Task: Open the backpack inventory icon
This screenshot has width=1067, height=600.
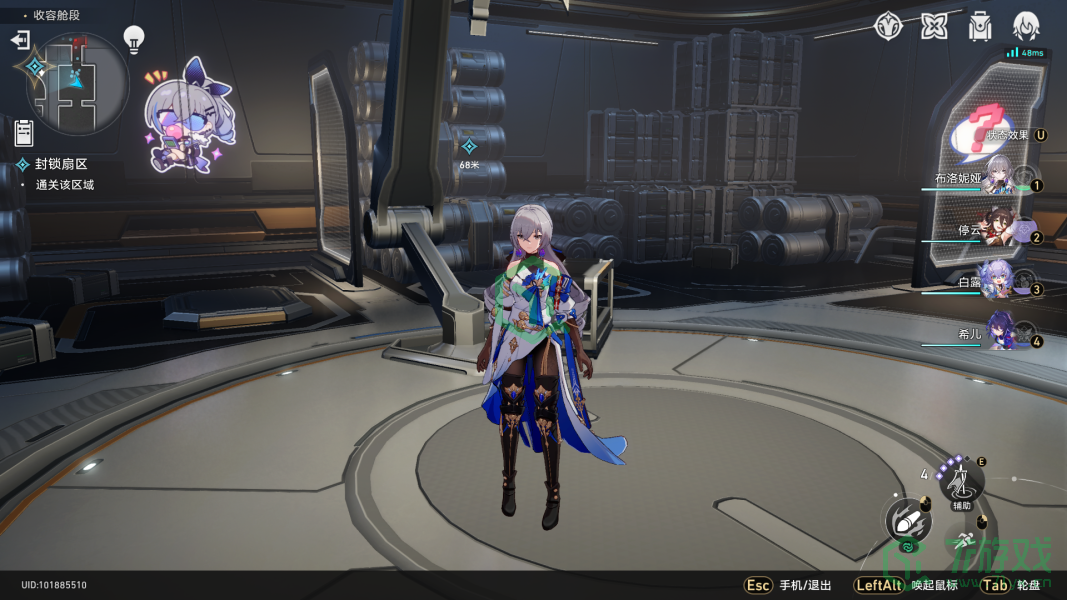Action: pyautogui.click(x=980, y=26)
